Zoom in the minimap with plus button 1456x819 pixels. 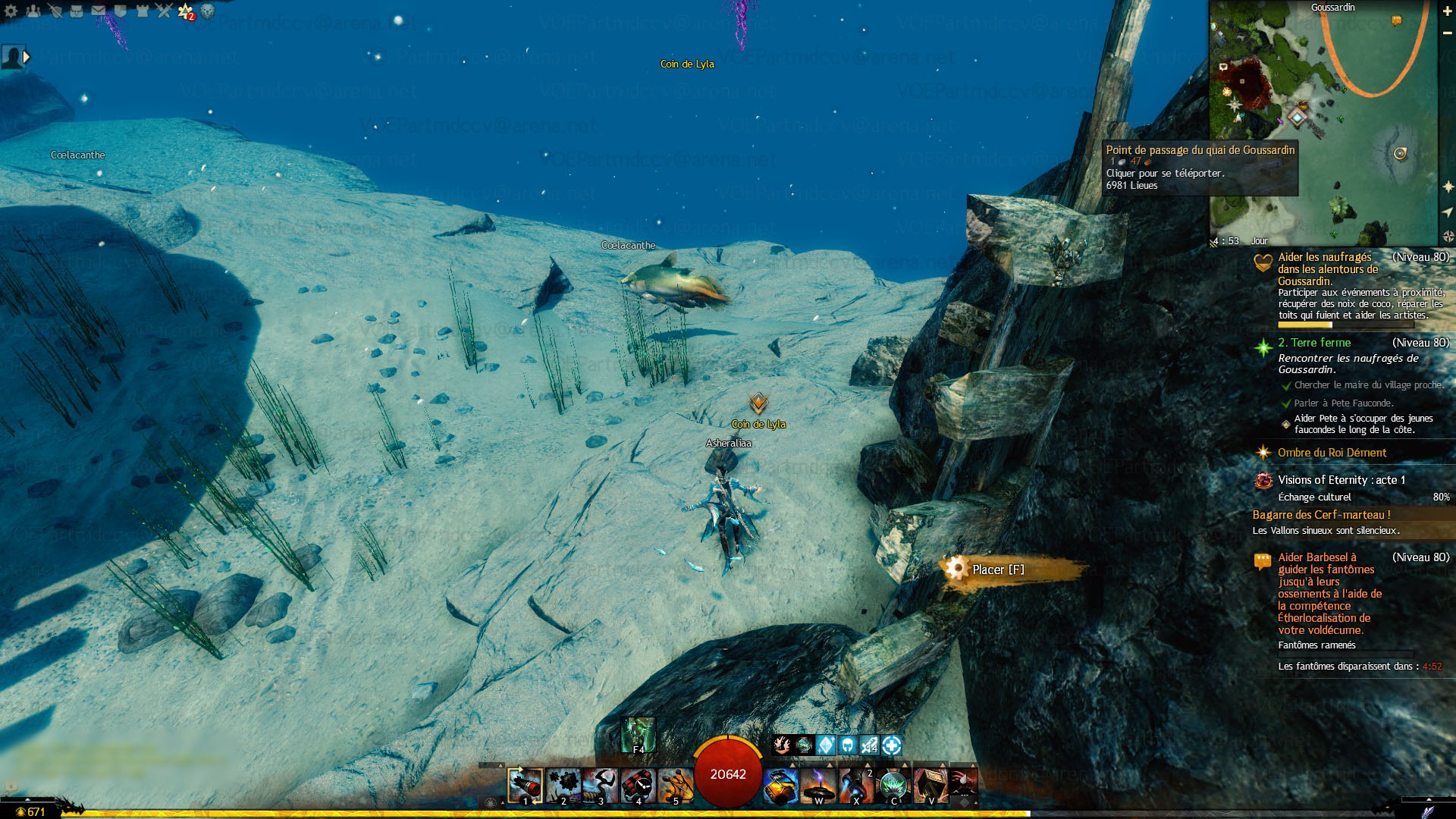click(1447, 11)
